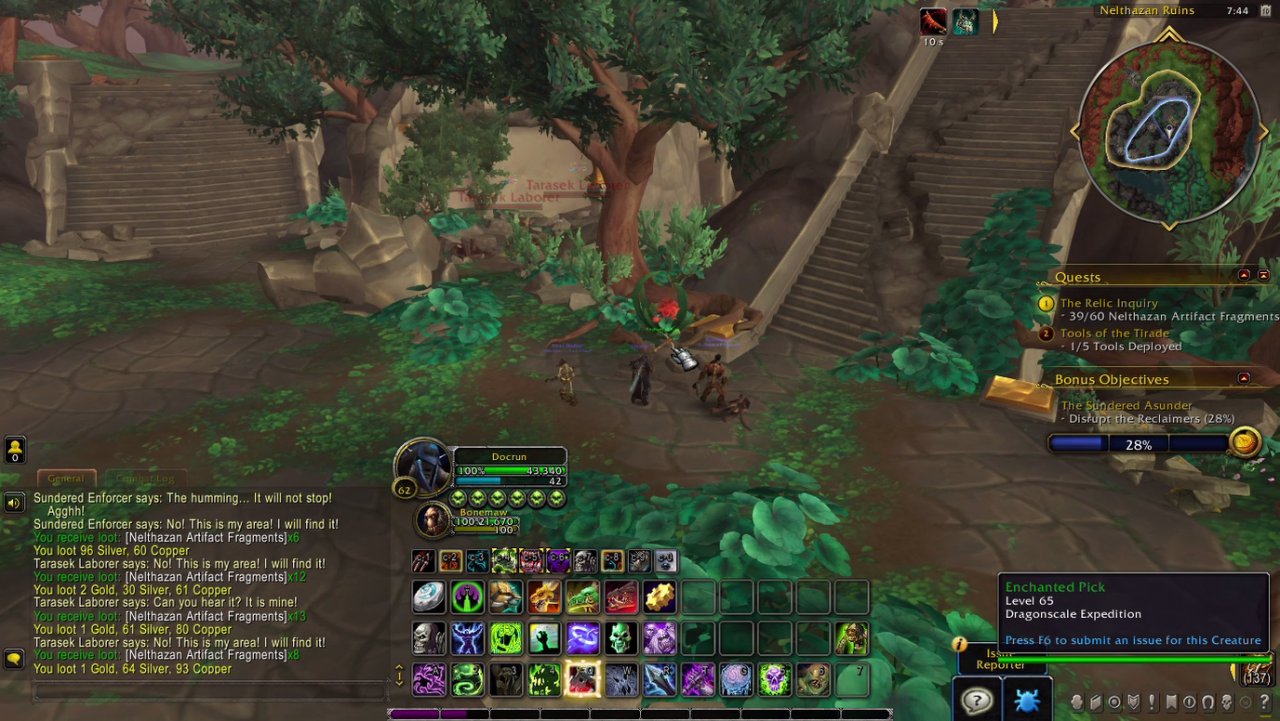
Task: Select the Bonemaw pet portrait
Action: coord(433,520)
